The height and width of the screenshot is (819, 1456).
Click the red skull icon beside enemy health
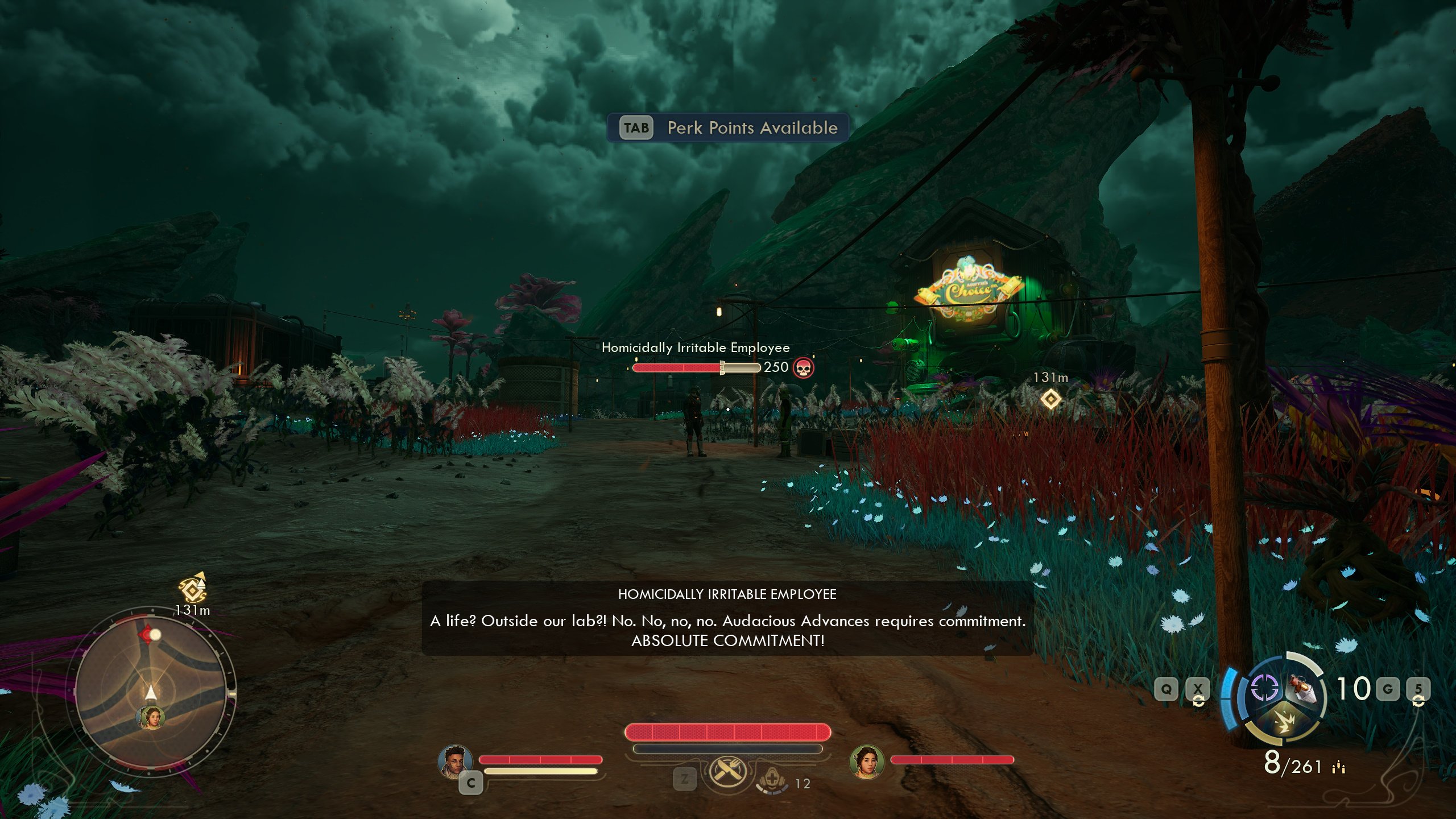tap(803, 368)
